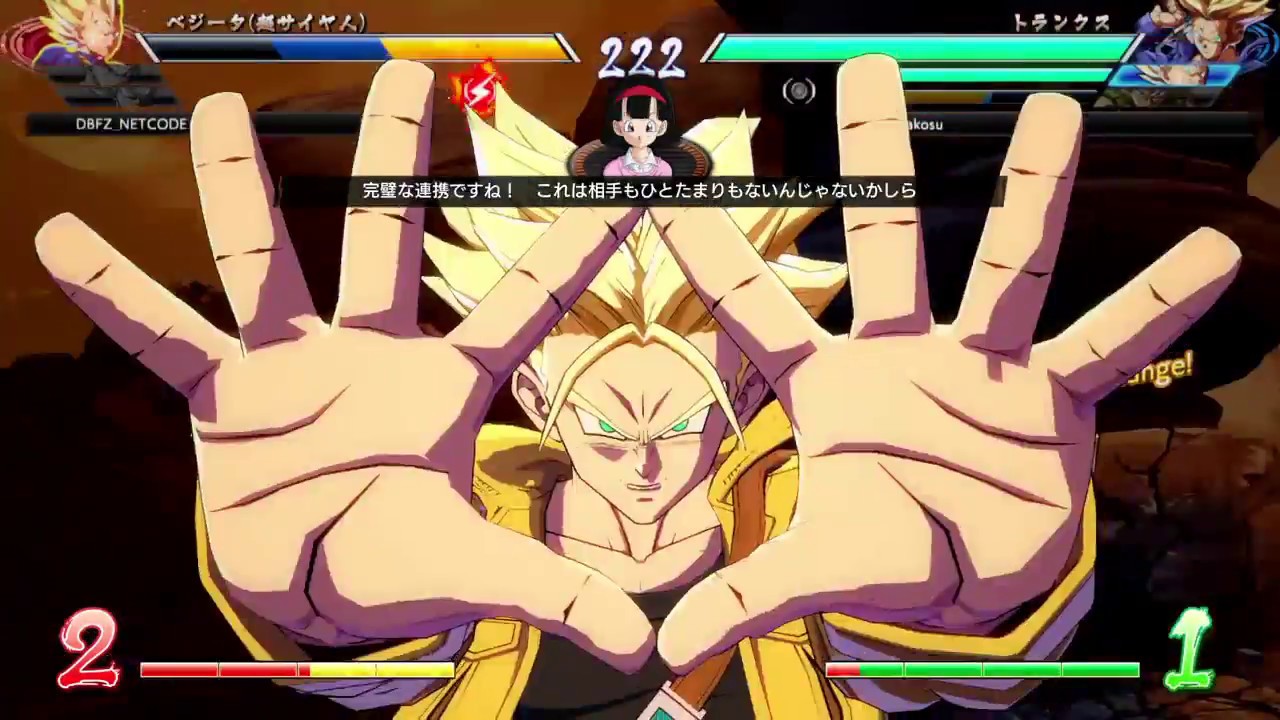Viewport: 1280px width, 720px height.
Task: Click the teammate portrait below Trunks
Action: point(1175,75)
